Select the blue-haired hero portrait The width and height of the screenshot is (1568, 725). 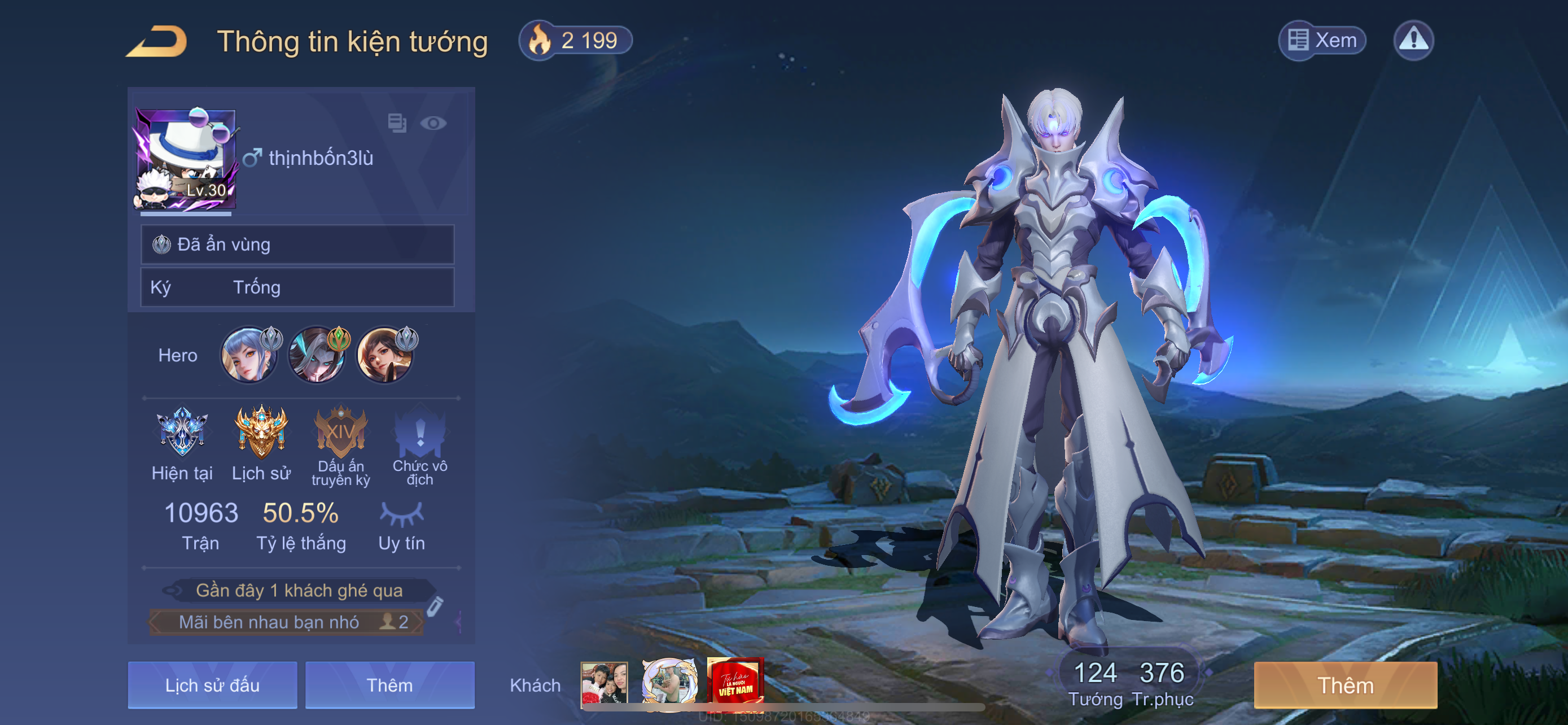(248, 356)
